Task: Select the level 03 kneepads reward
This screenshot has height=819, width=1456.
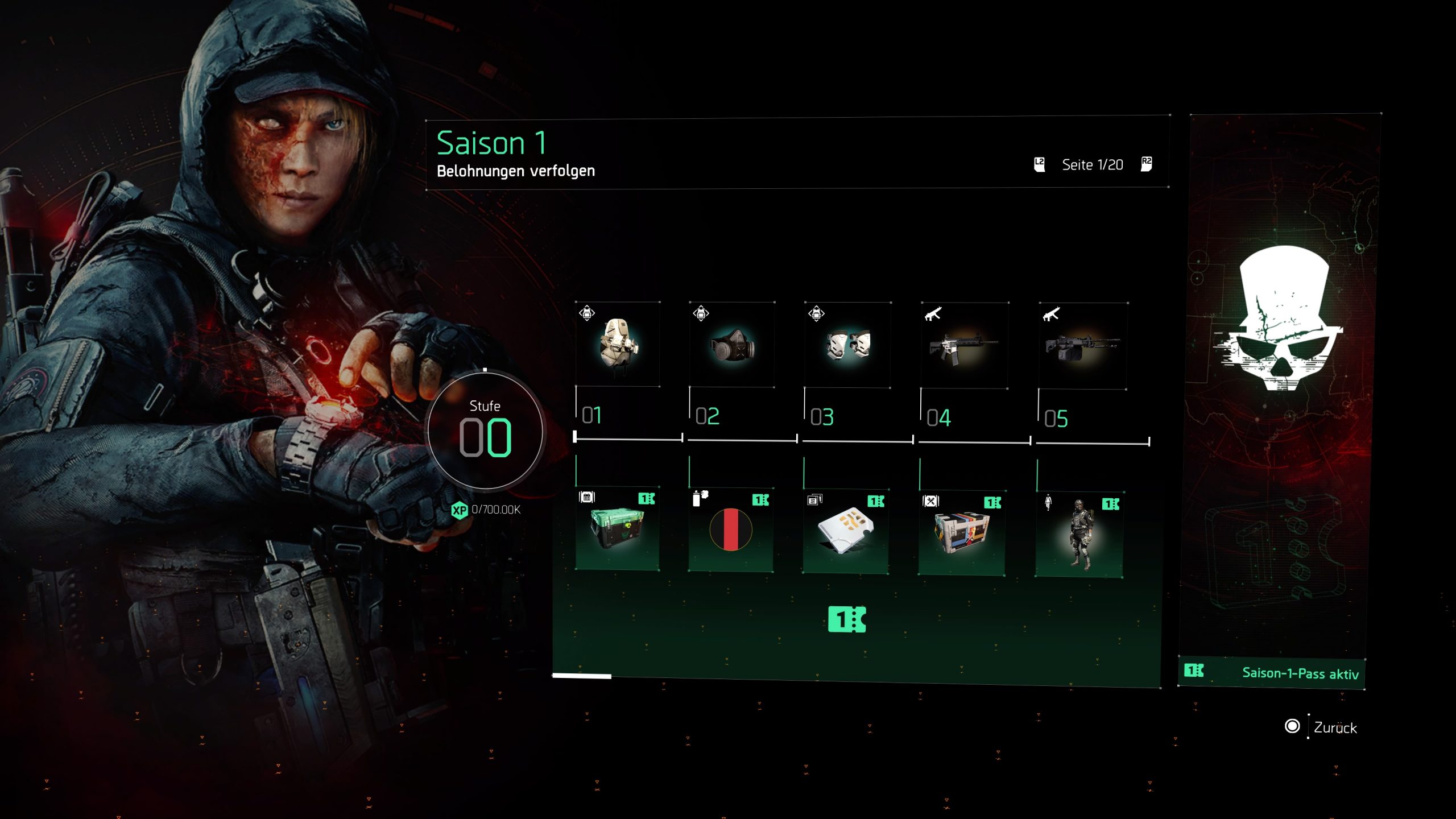Action: pyautogui.click(x=847, y=345)
